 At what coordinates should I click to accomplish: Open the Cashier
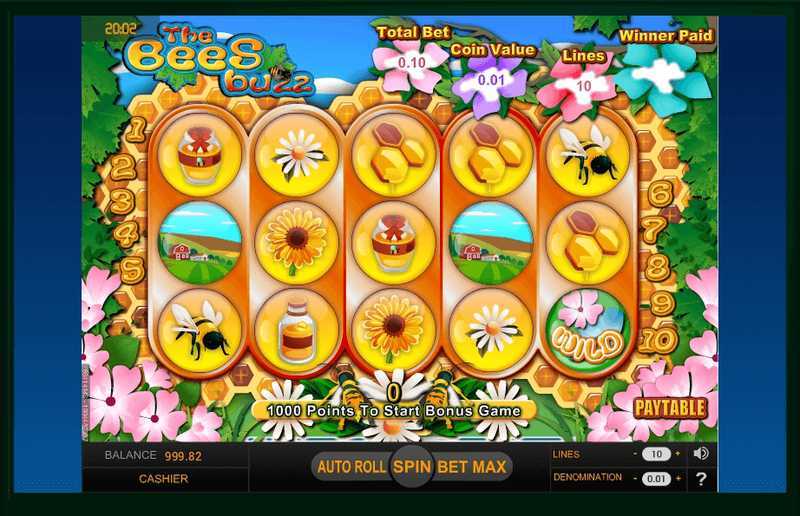[x=165, y=479]
